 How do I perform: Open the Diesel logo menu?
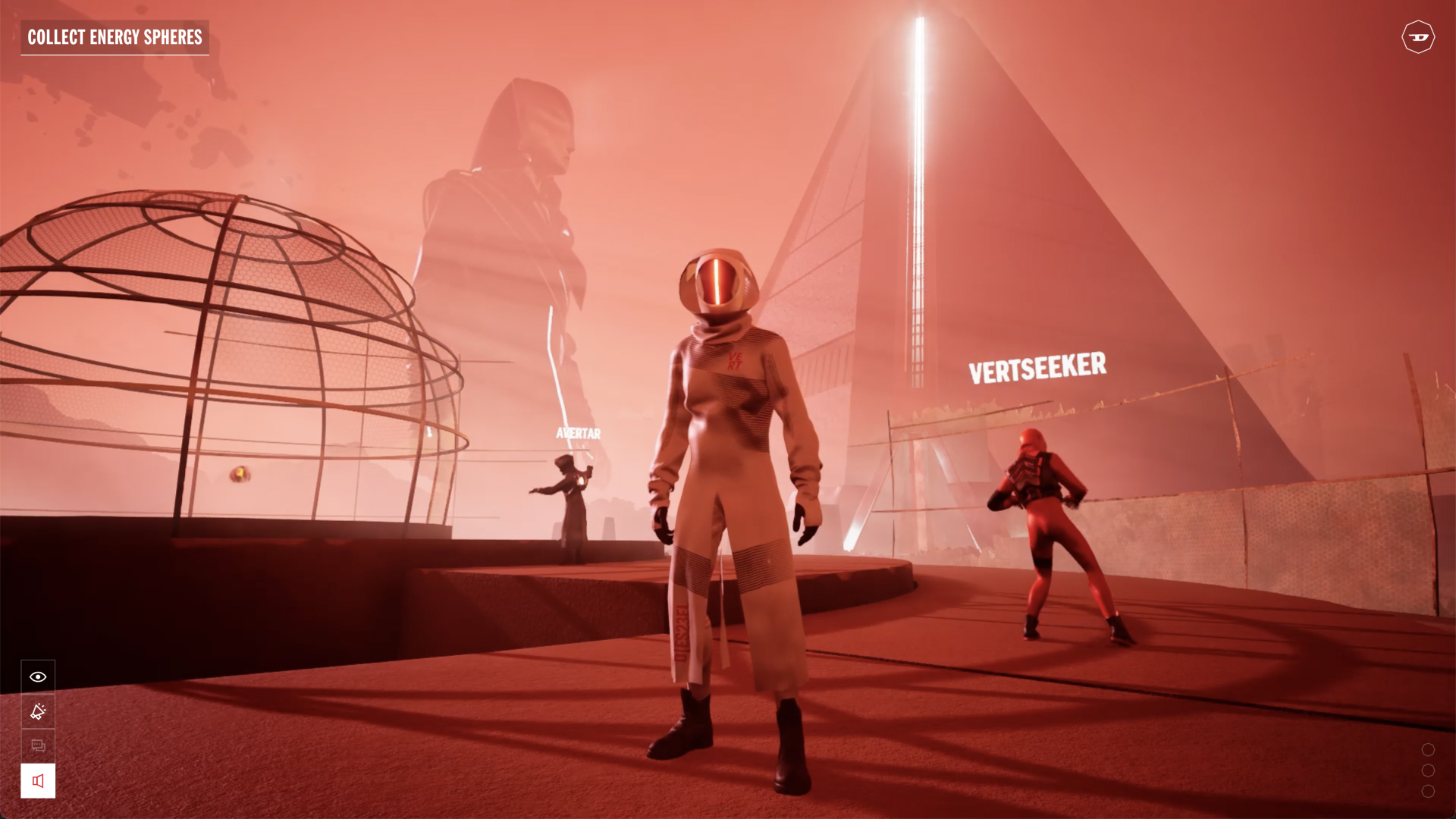click(x=1417, y=36)
